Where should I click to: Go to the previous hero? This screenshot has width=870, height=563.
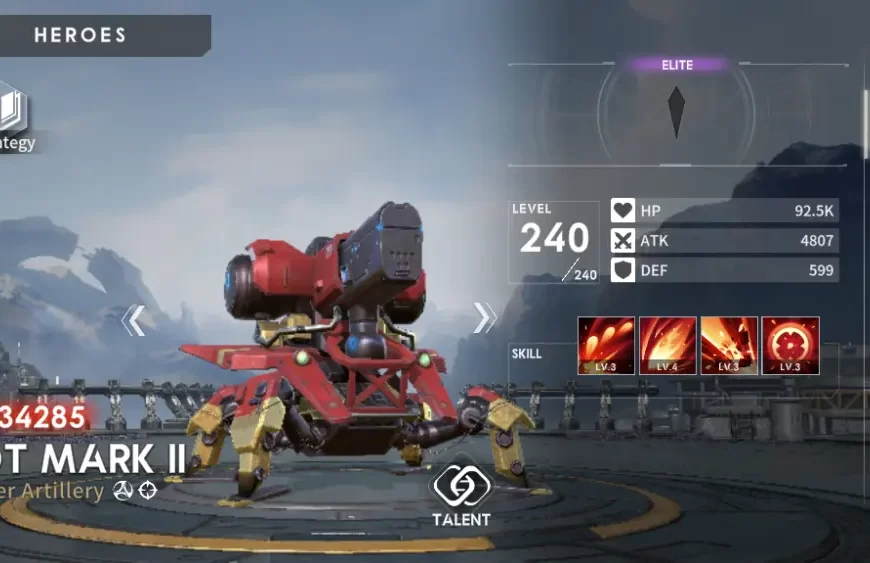click(x=134, y=321)
